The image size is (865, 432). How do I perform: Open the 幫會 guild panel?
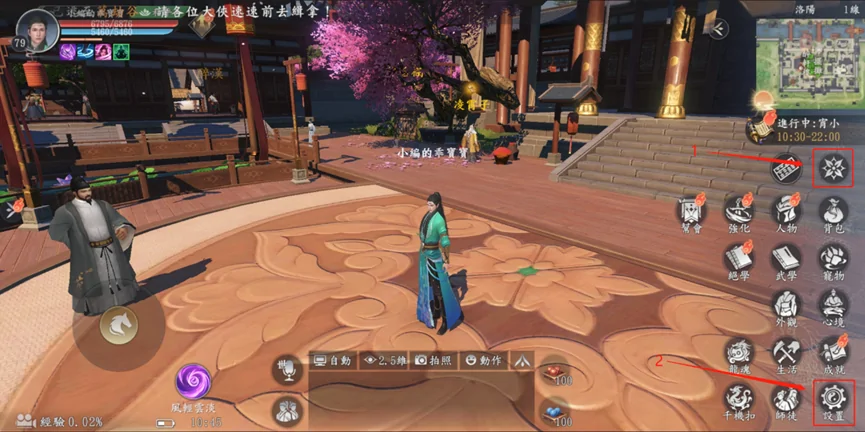click(x=690, y=212)
